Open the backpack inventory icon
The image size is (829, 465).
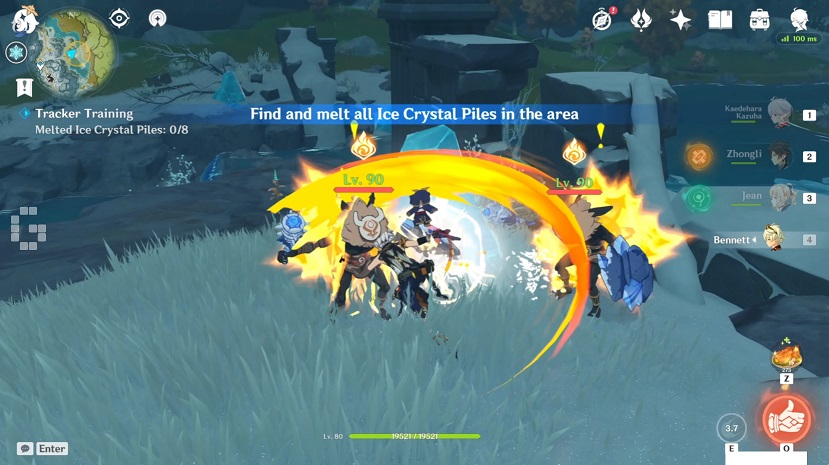[x=759, y=19]
